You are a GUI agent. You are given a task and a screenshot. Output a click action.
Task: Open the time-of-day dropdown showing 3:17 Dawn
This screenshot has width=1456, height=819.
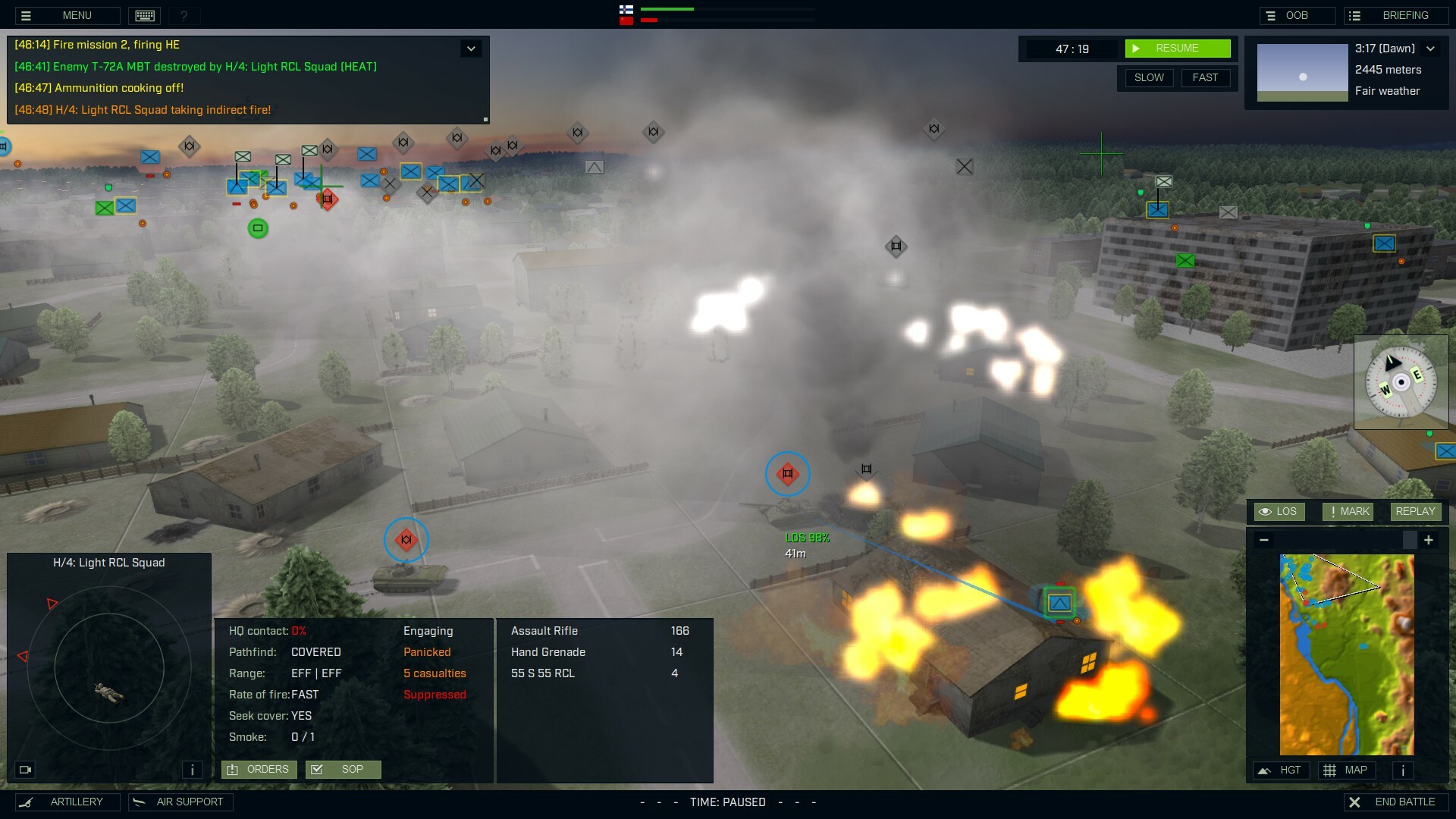[1432, 48]
